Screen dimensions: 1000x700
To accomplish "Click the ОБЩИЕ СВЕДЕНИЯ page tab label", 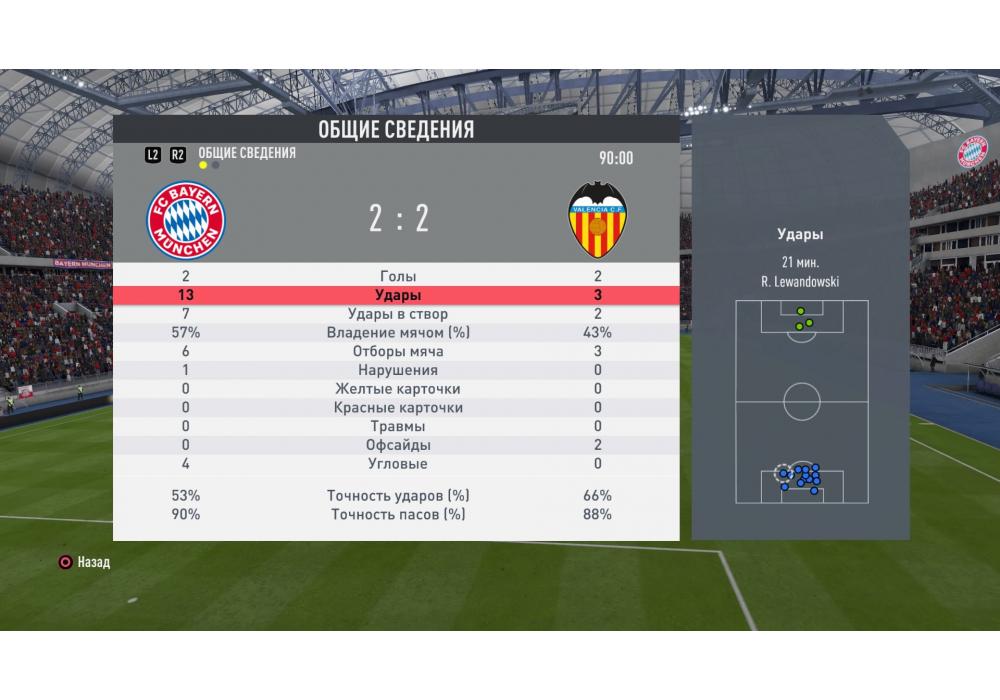I will tap(247, 153).
